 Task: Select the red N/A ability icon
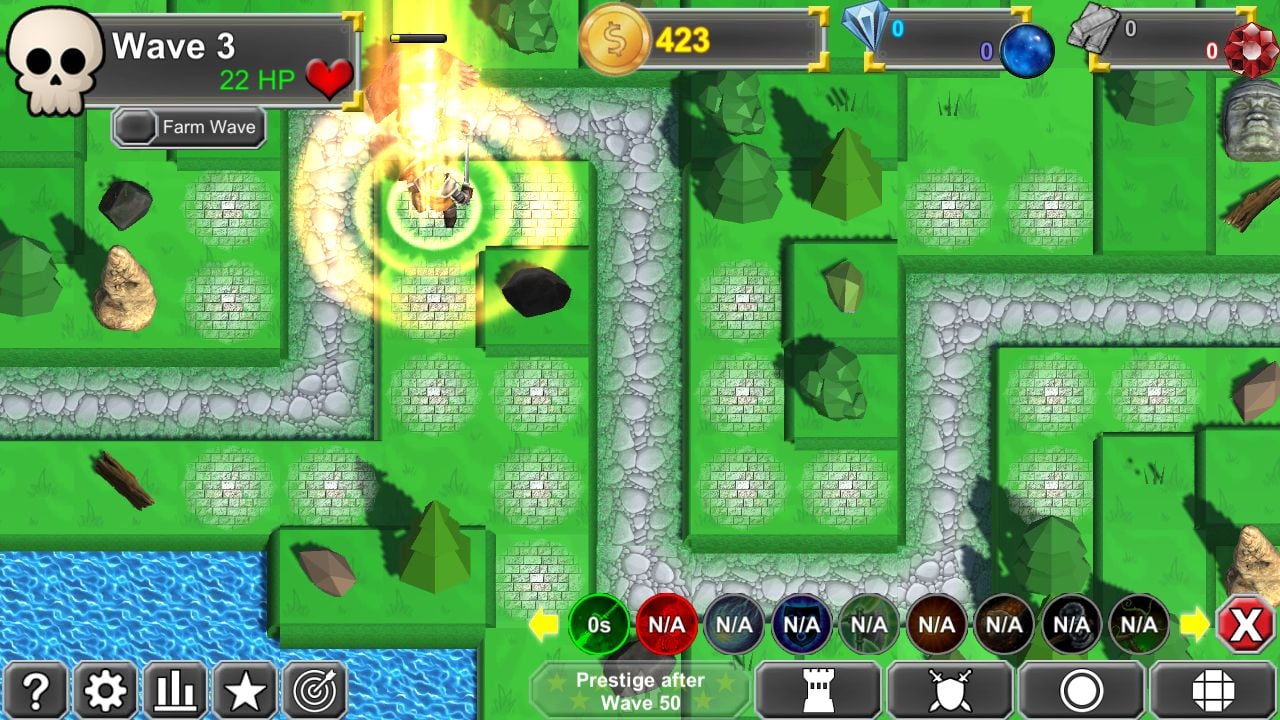667,626
